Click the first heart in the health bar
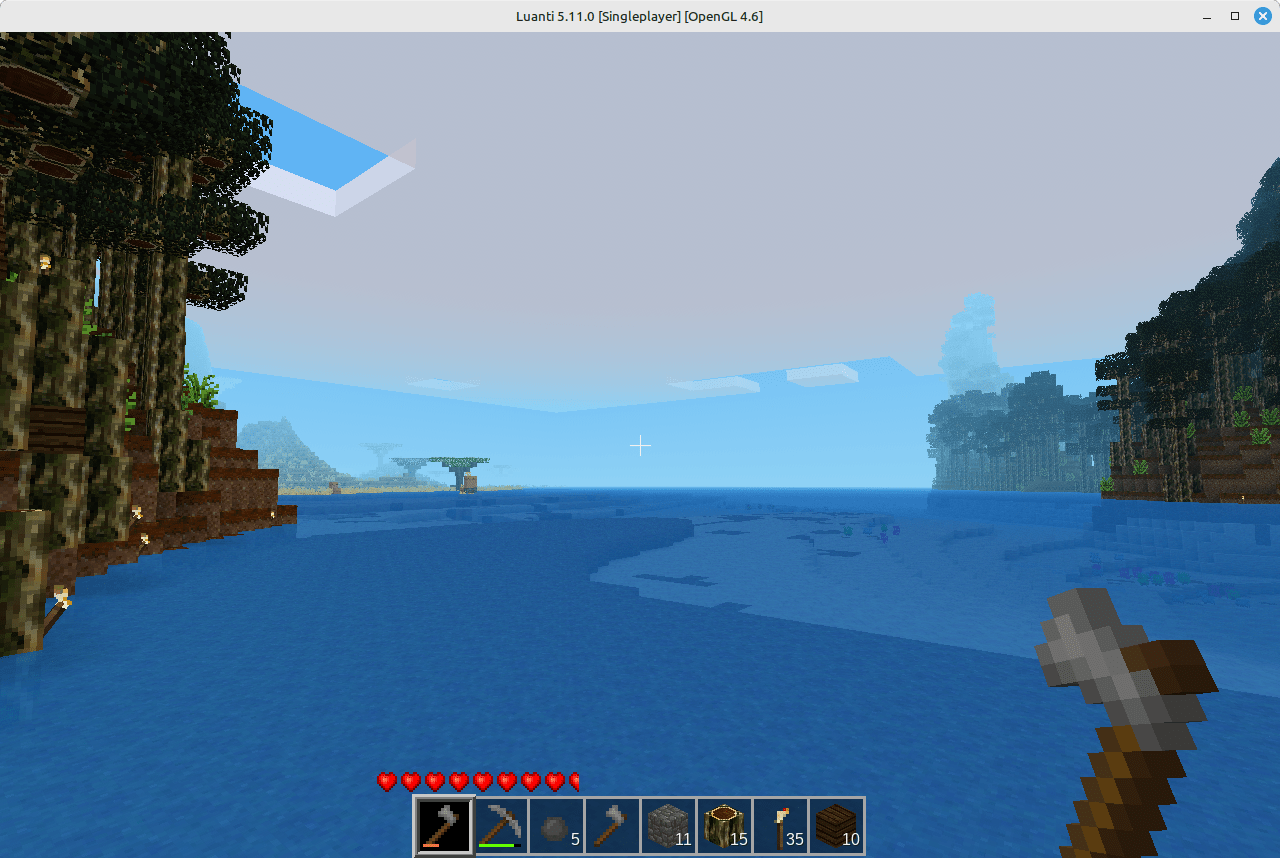This screenshot has width=1280, height=858. [x=385, y=782]
